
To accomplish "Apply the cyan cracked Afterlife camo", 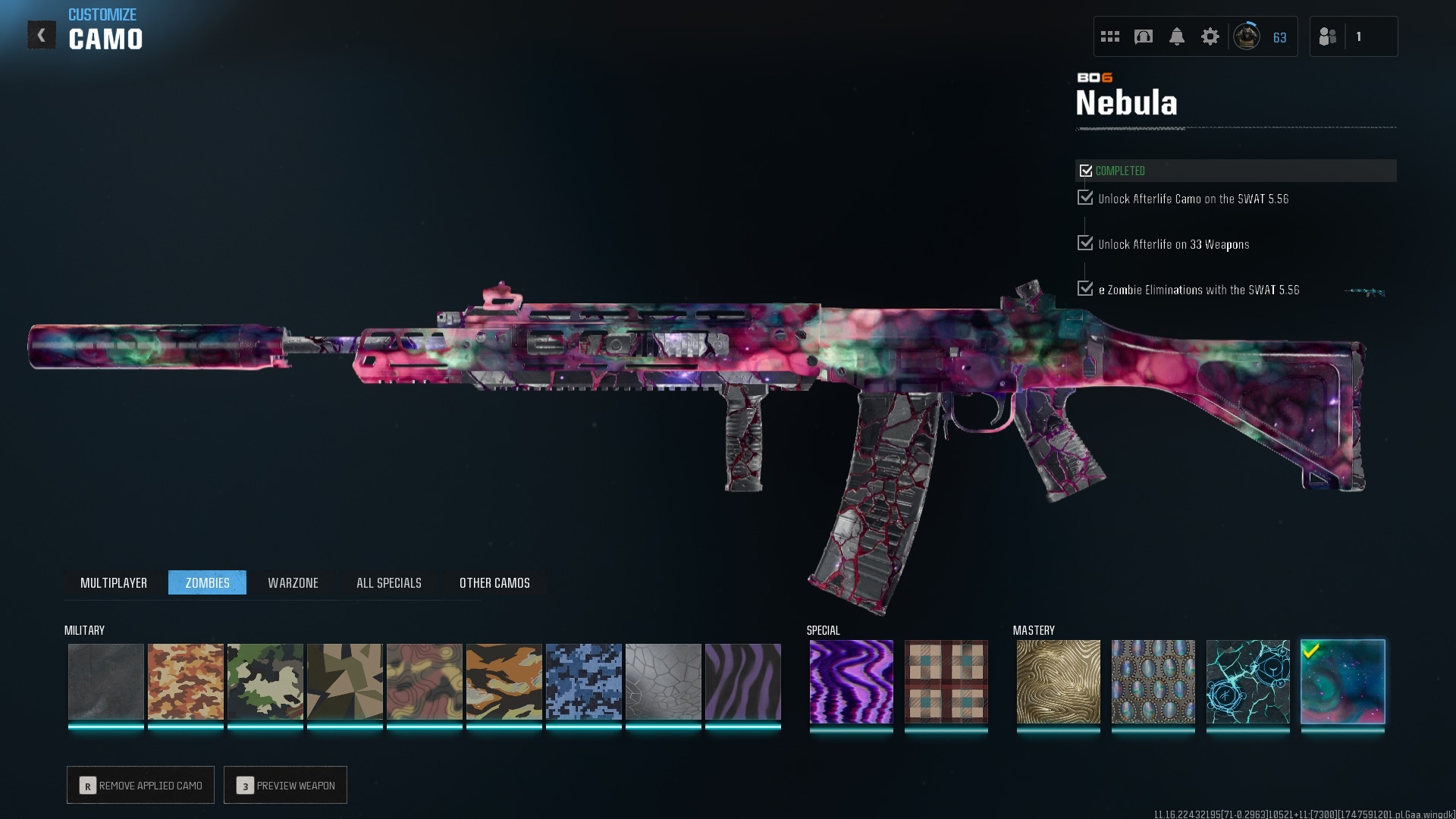I will pyautogui.click(x=1247, y=682).
